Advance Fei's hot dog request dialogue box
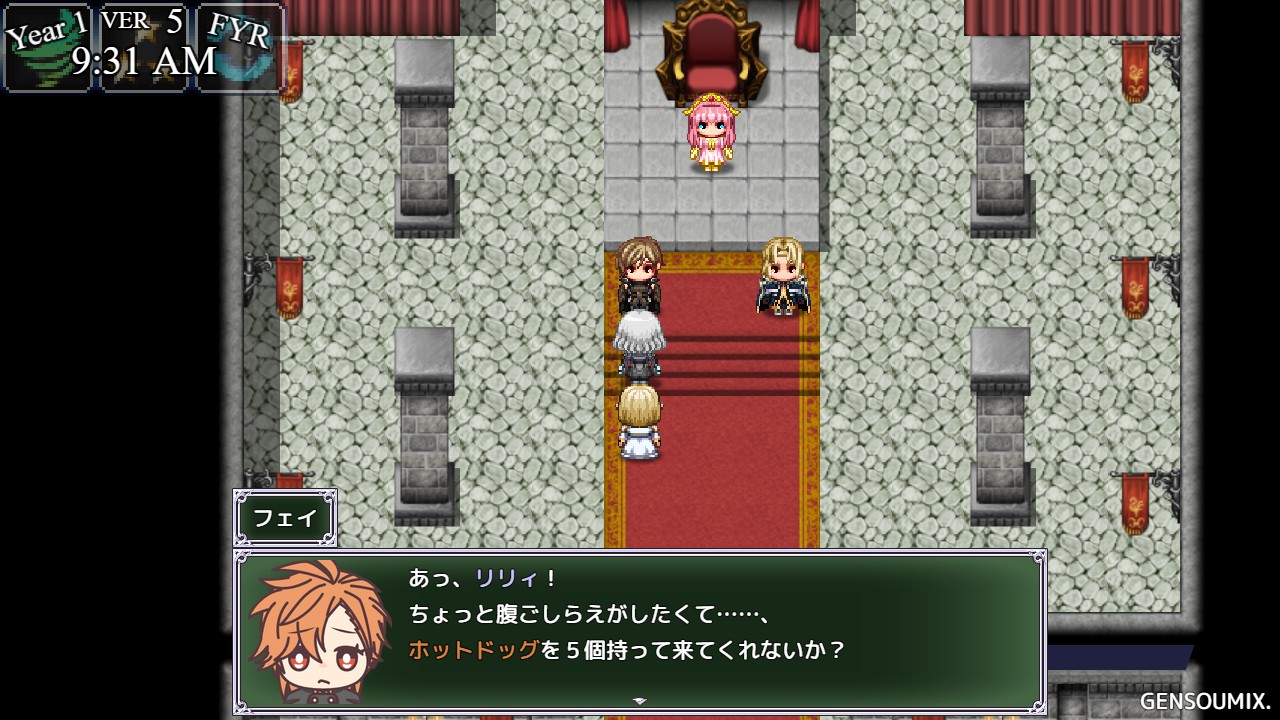The height and width of the screenshot is (720, 1280). (x=640, y=630)
